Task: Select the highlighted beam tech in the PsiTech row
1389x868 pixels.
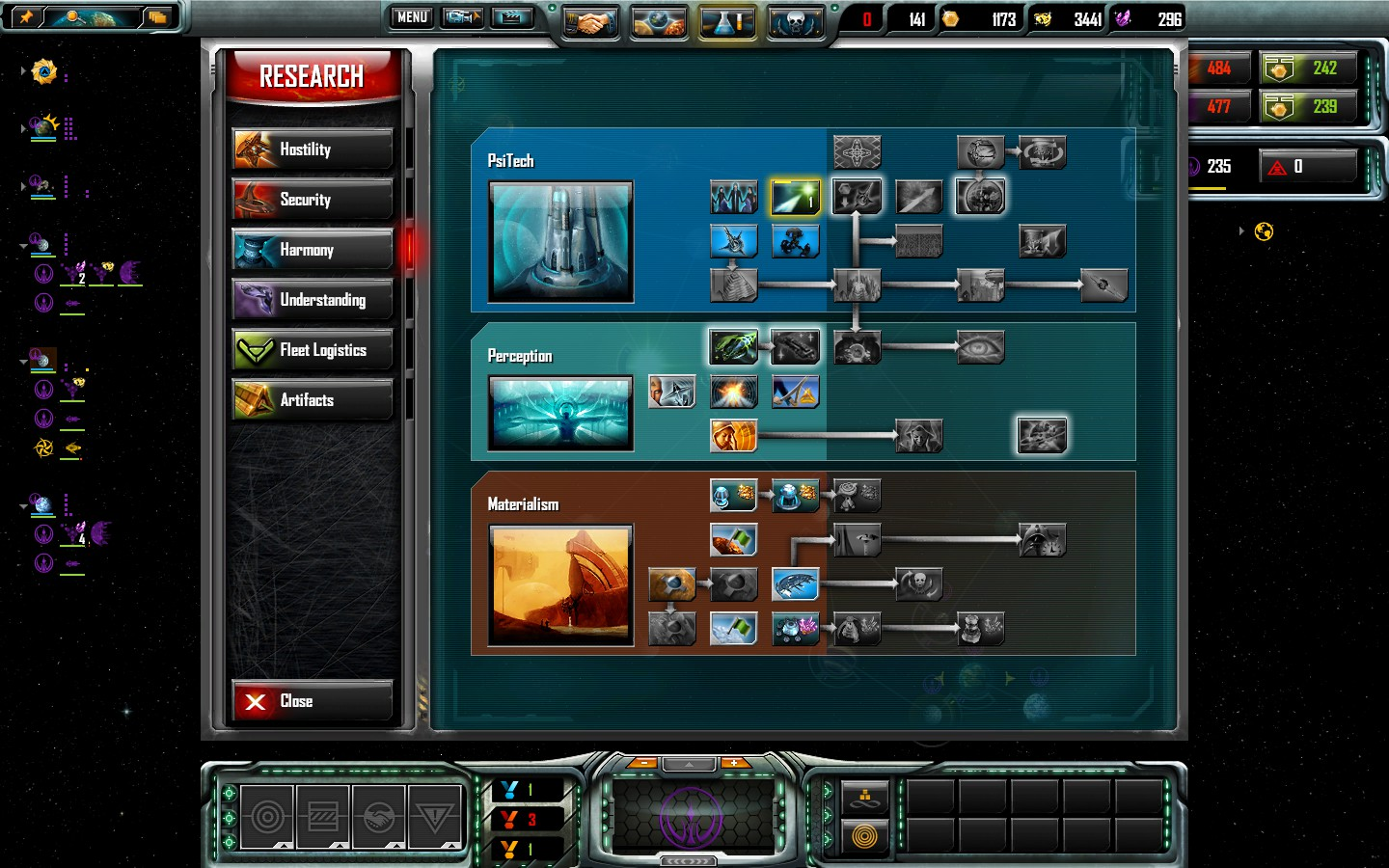Action: 795,196
